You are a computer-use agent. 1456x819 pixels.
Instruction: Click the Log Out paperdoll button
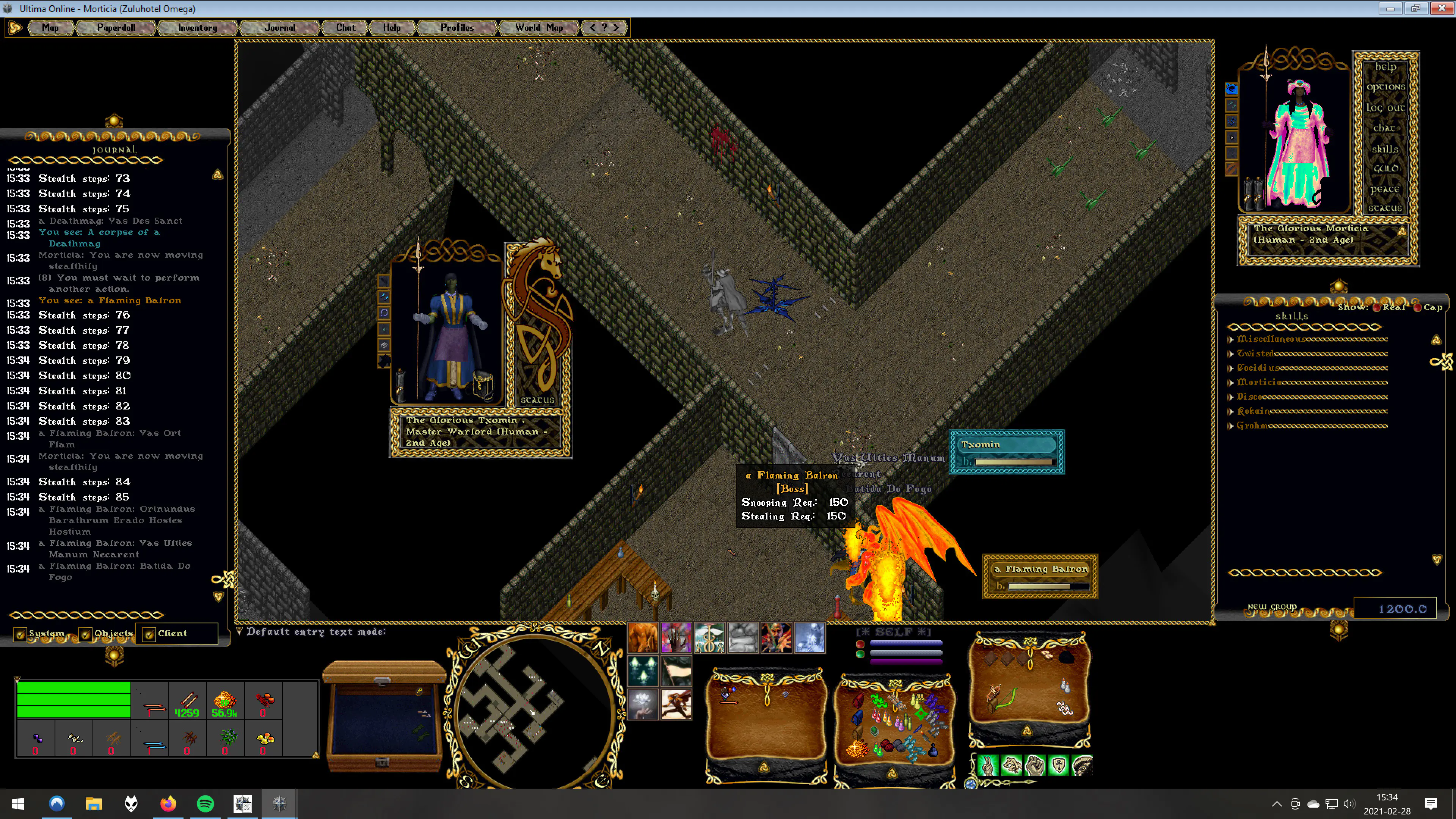(x=1385, y=107)
